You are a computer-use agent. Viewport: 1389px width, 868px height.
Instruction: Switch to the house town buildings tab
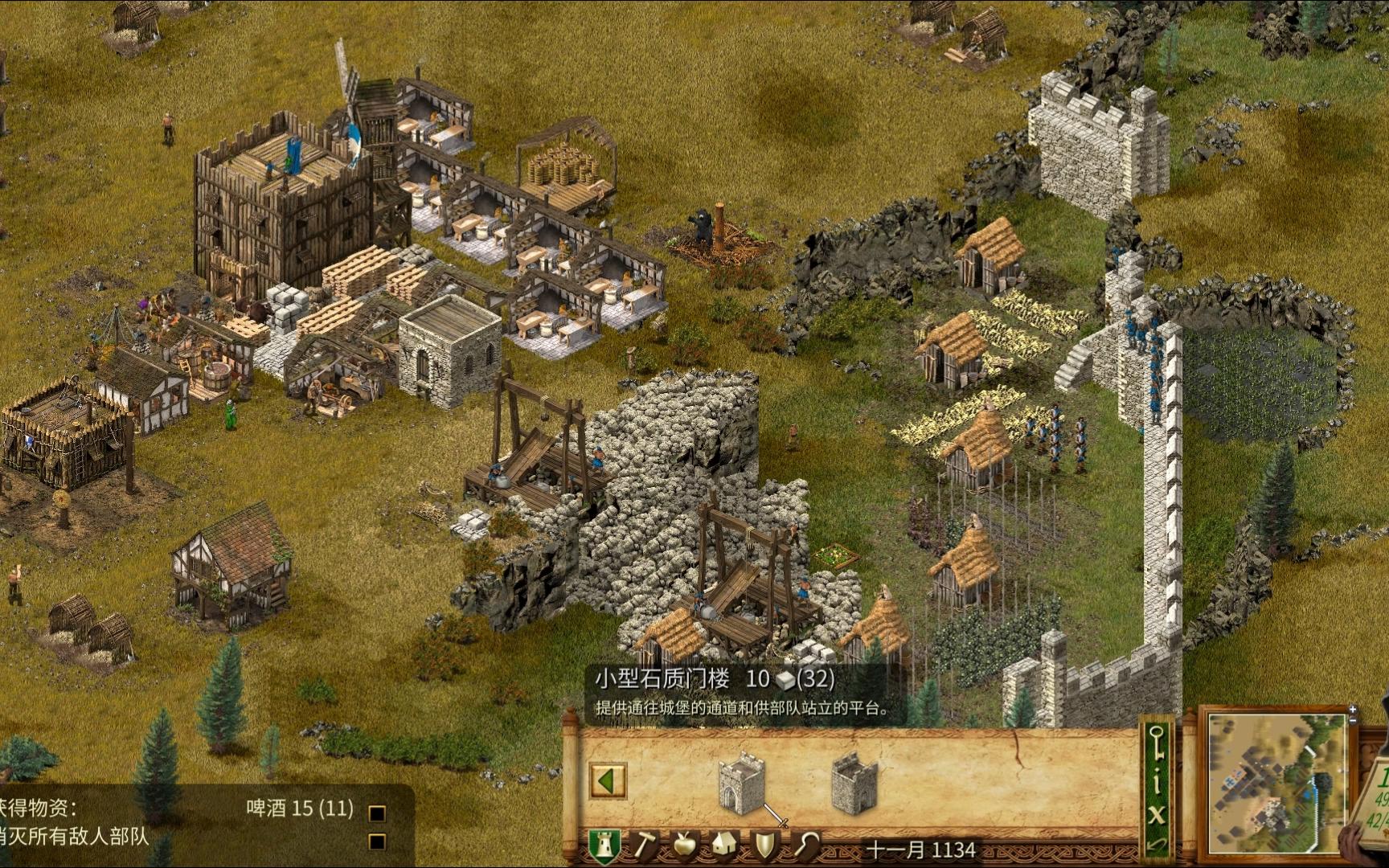pyautogui.click(x=724, y=845)
